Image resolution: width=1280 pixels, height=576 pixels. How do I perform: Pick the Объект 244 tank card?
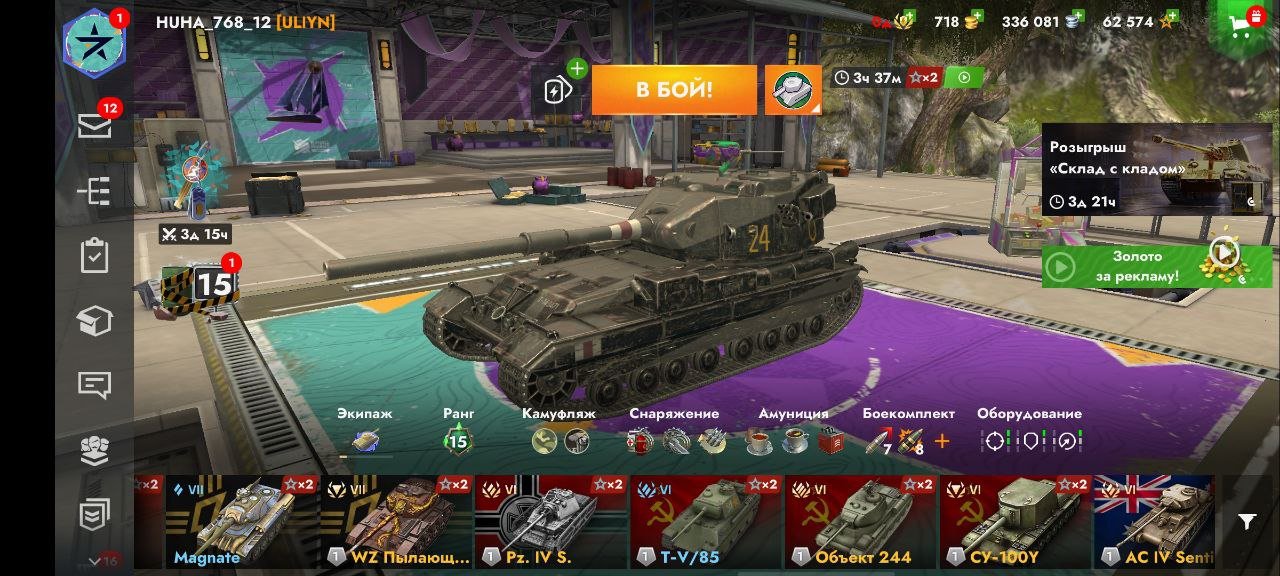(861, 522)
